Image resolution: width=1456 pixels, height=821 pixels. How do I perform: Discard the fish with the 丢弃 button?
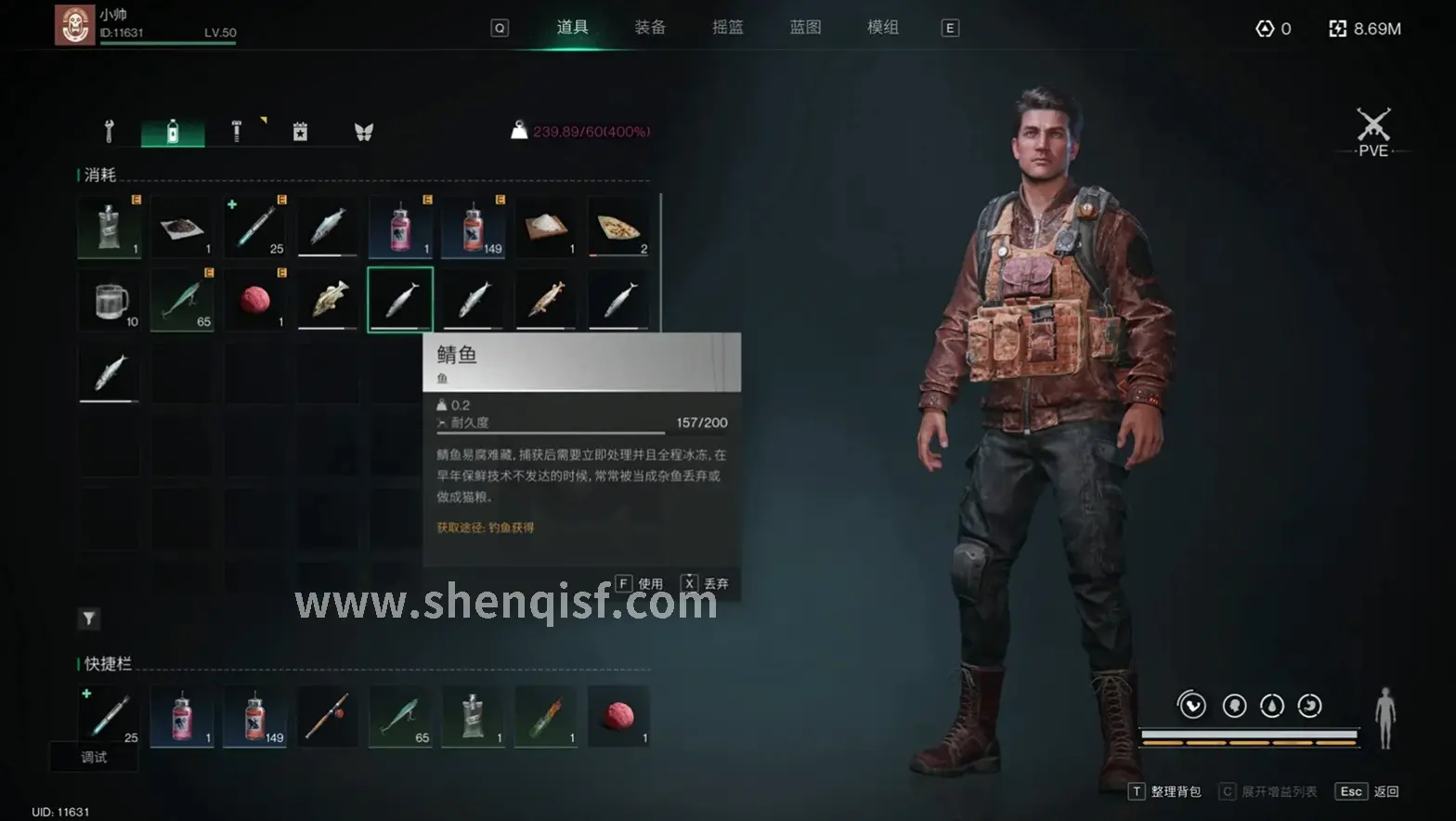click(706, 584)
